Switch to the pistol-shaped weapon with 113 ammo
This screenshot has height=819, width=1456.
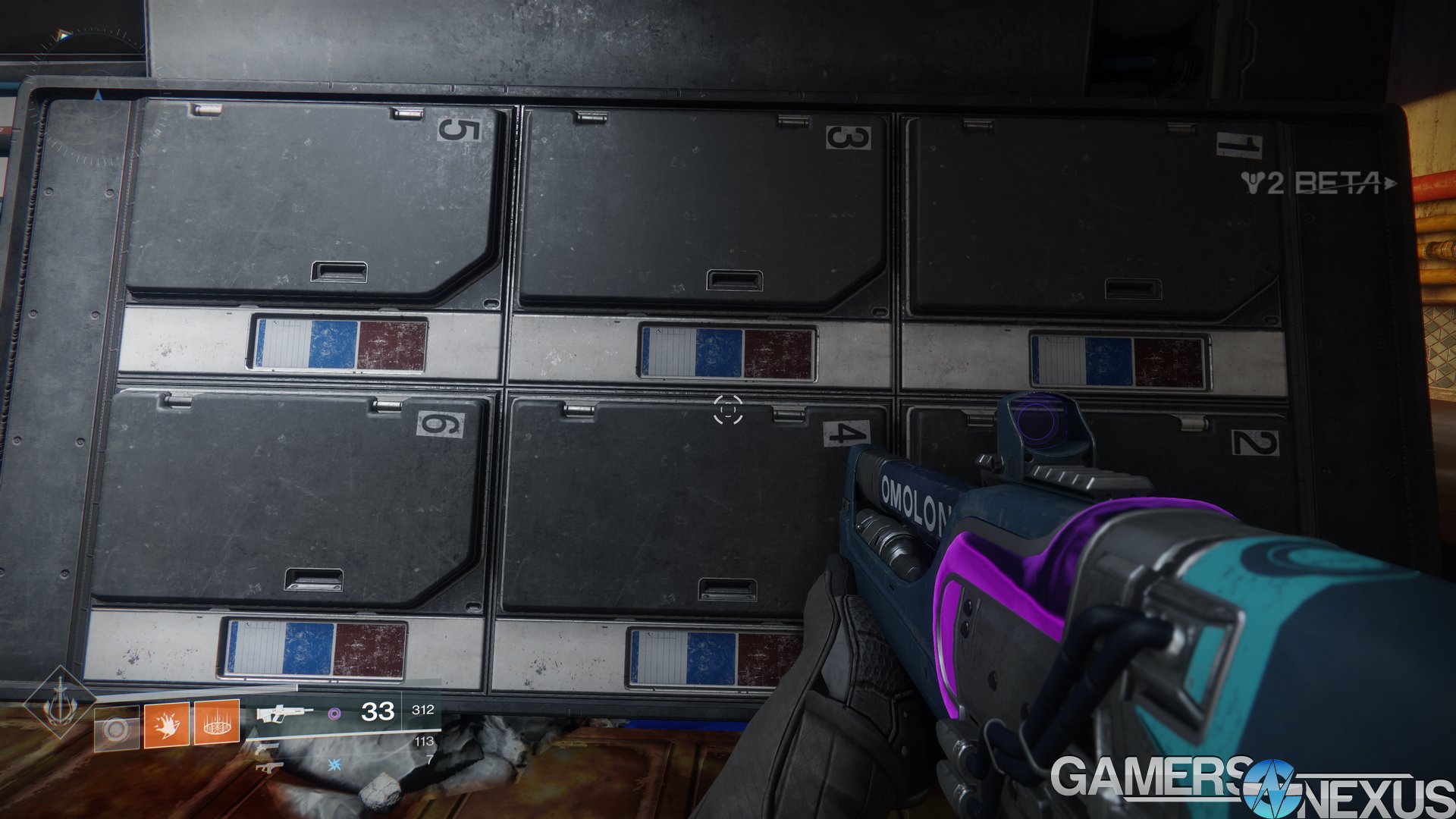(265, 749)
